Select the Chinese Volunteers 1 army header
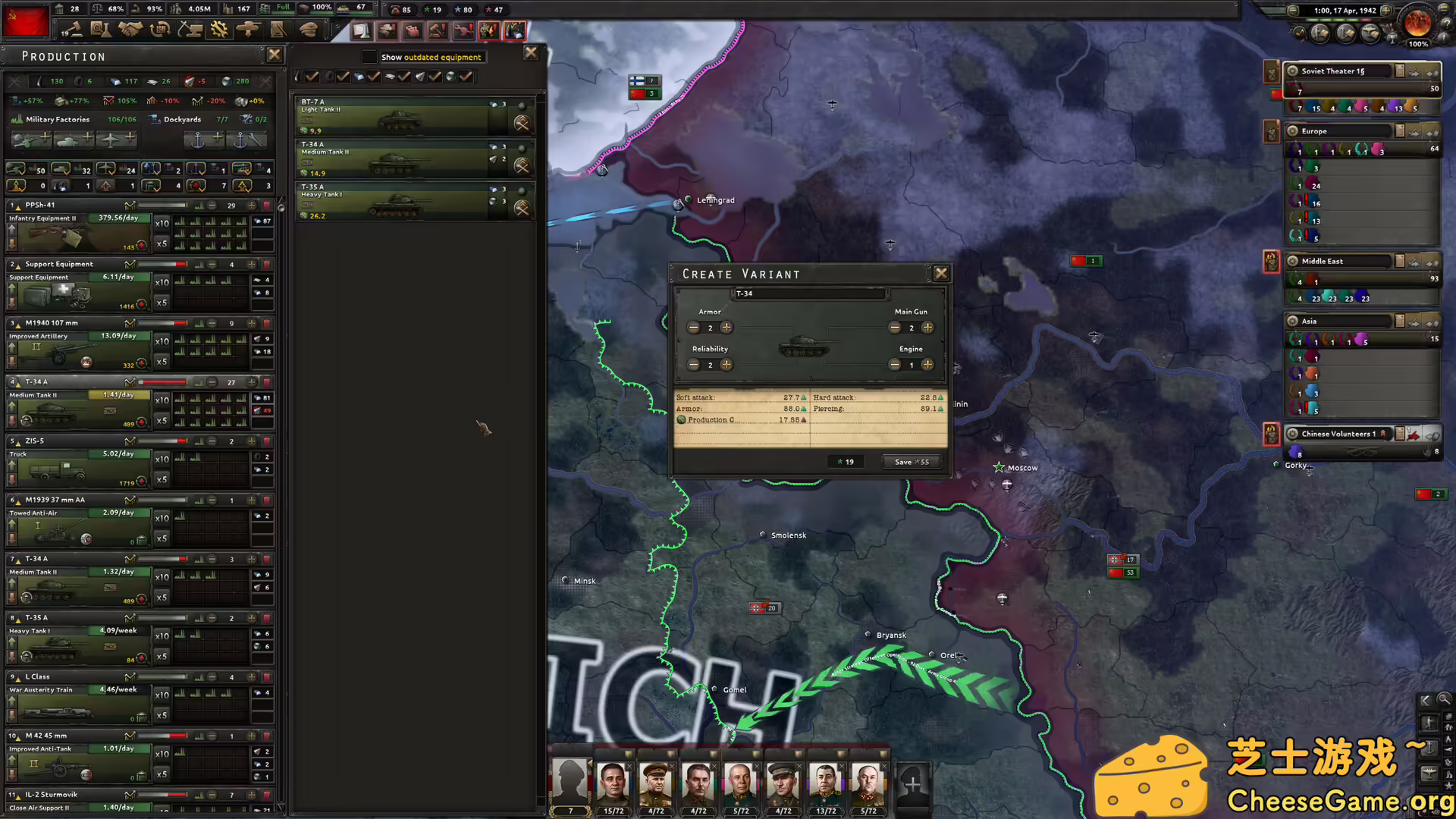This screenshot has width=1456, height=819. pyautogui.click(x=1338, y=433)
